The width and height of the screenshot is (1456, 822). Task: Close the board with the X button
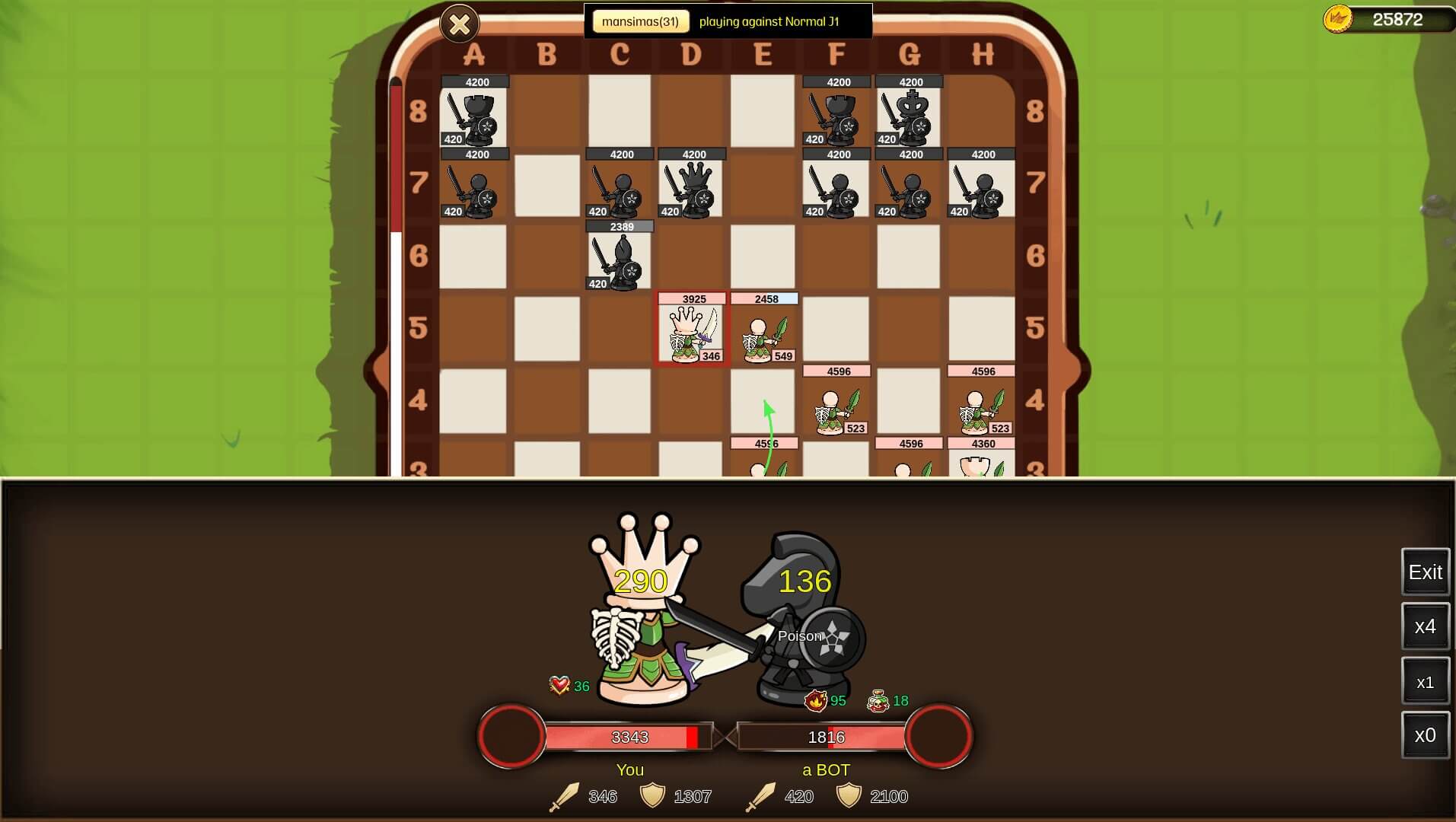tap(460, 24)
